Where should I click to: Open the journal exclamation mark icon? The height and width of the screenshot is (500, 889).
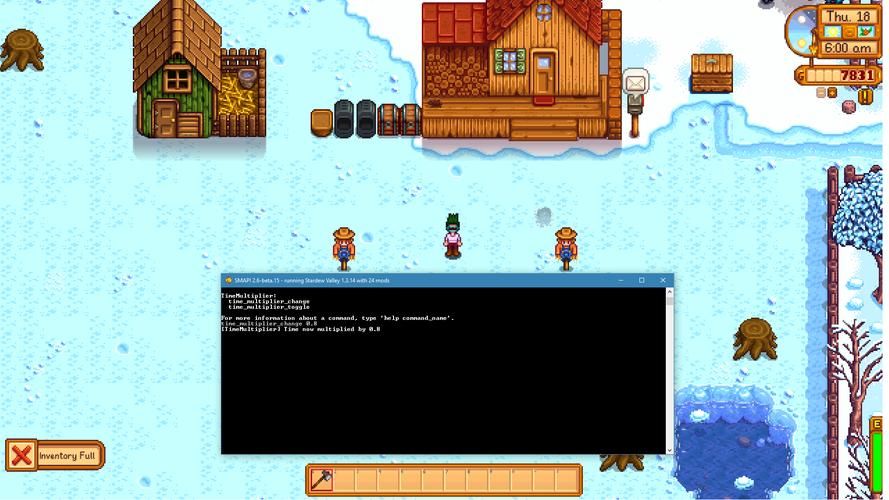pyautogui.click(x=865, y=96)
